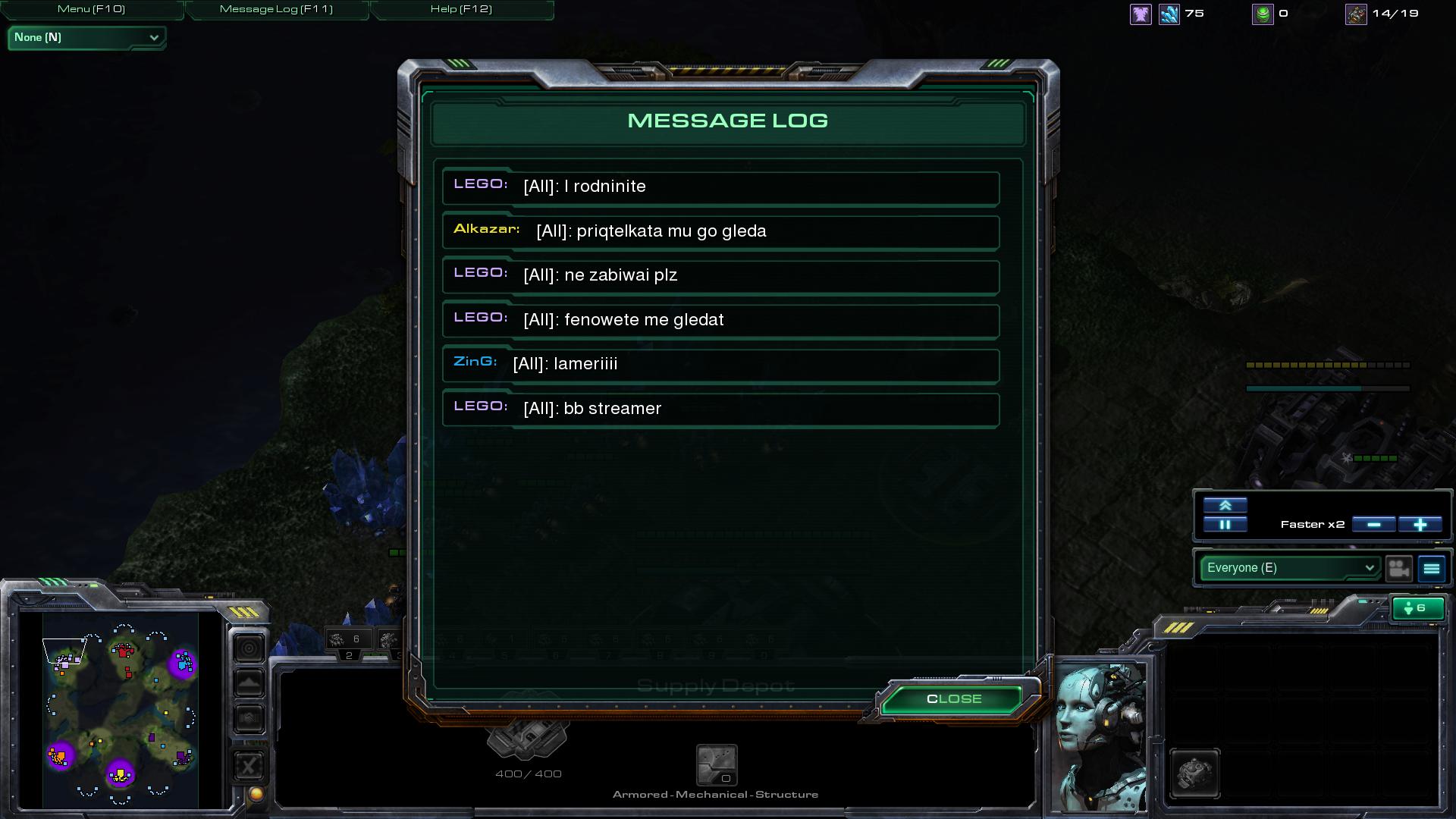
Task: Toggle the camera icon beside Everyone dropdown
Action: (x=1399, y=568)
